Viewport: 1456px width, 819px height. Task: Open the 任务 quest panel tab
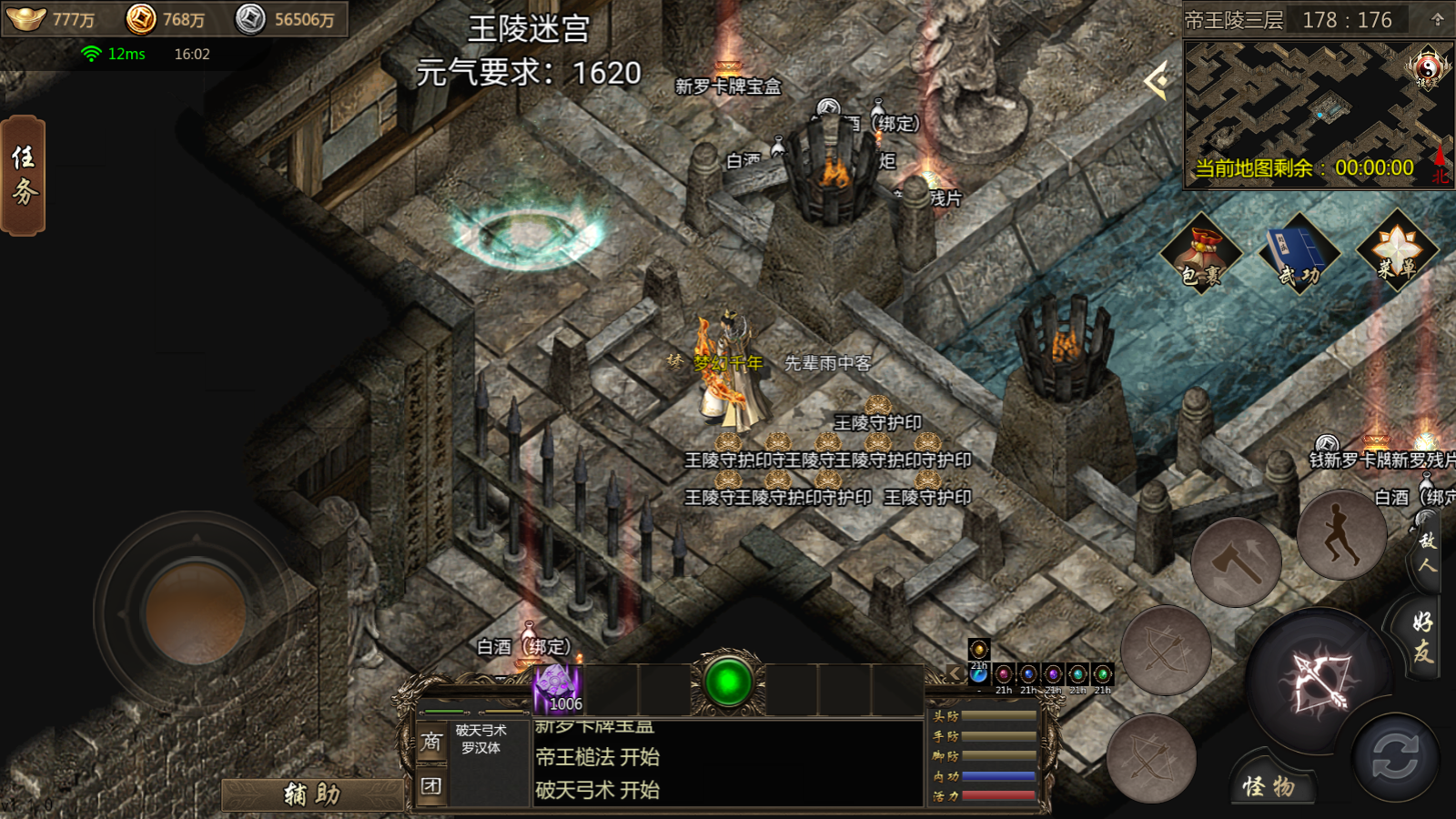coord(24,175)
